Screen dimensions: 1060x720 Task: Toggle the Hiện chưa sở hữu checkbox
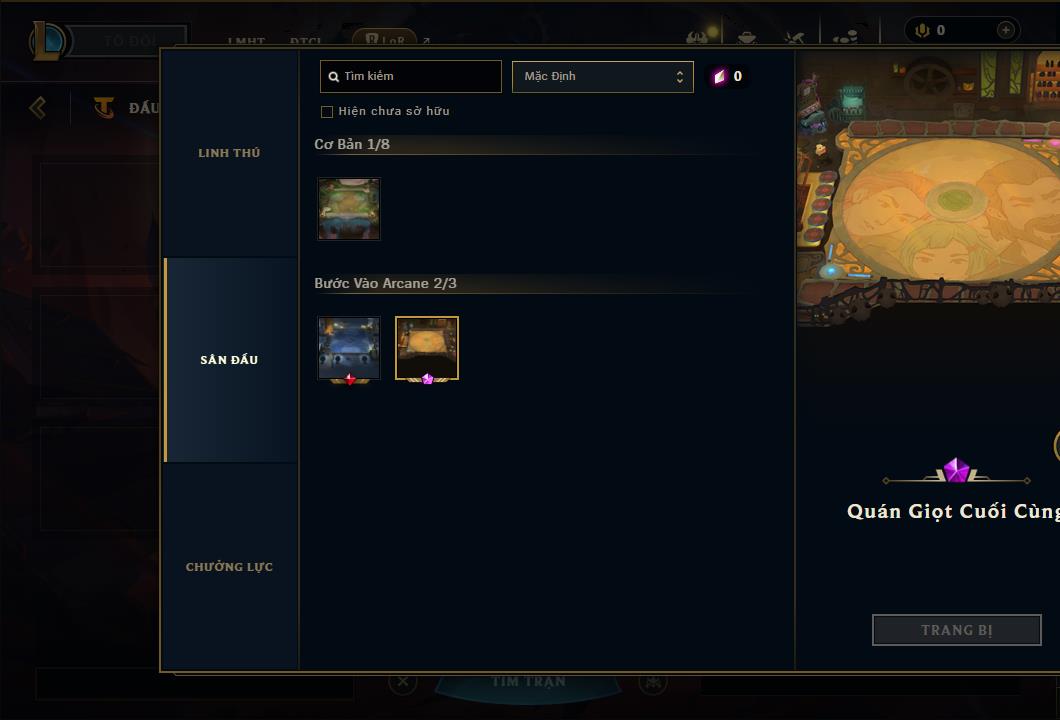[327, 112]
